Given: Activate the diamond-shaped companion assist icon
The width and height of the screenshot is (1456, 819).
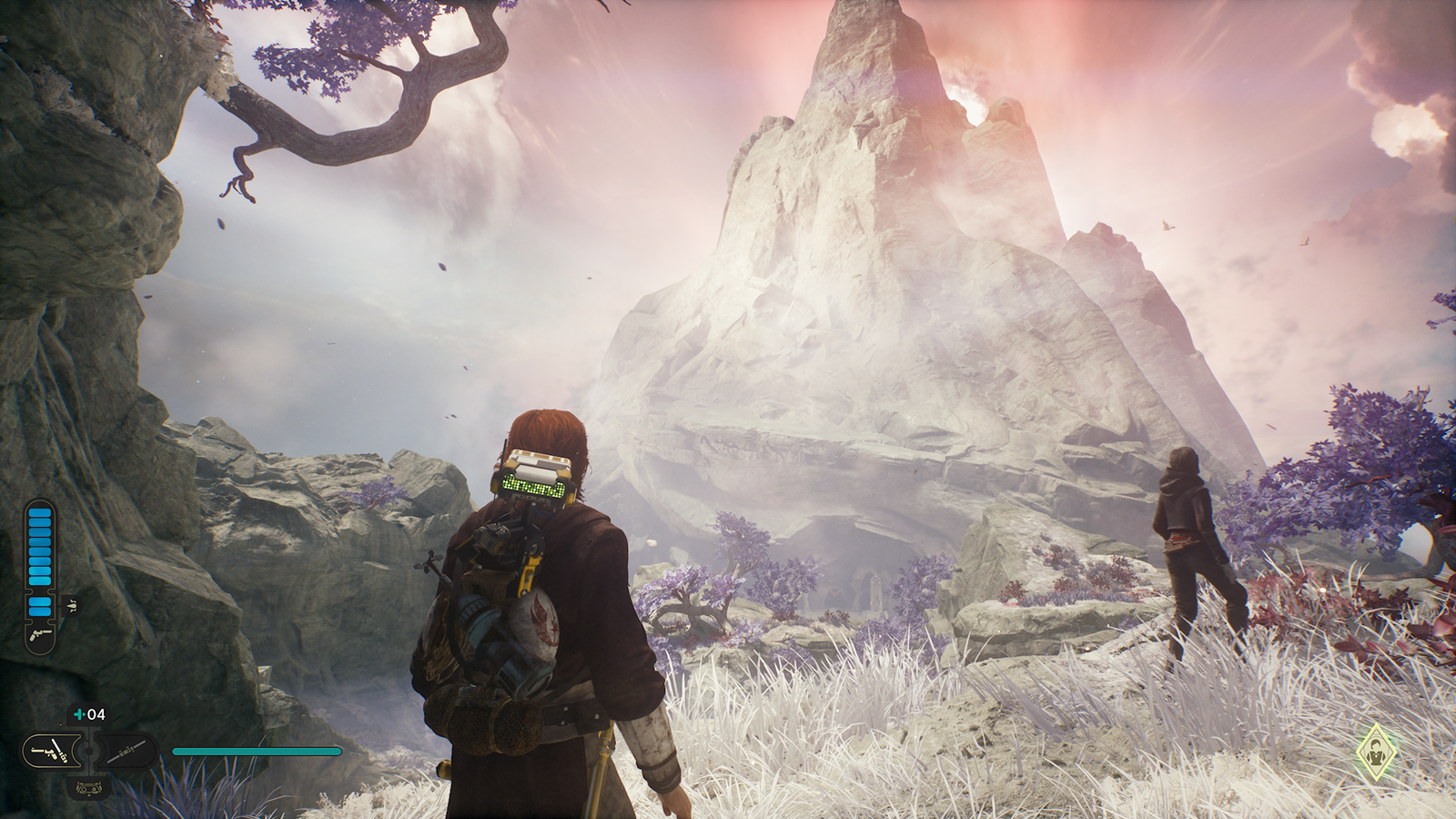Looking at the screenshot, I should pyautogui.click(x=1376, y=753).
